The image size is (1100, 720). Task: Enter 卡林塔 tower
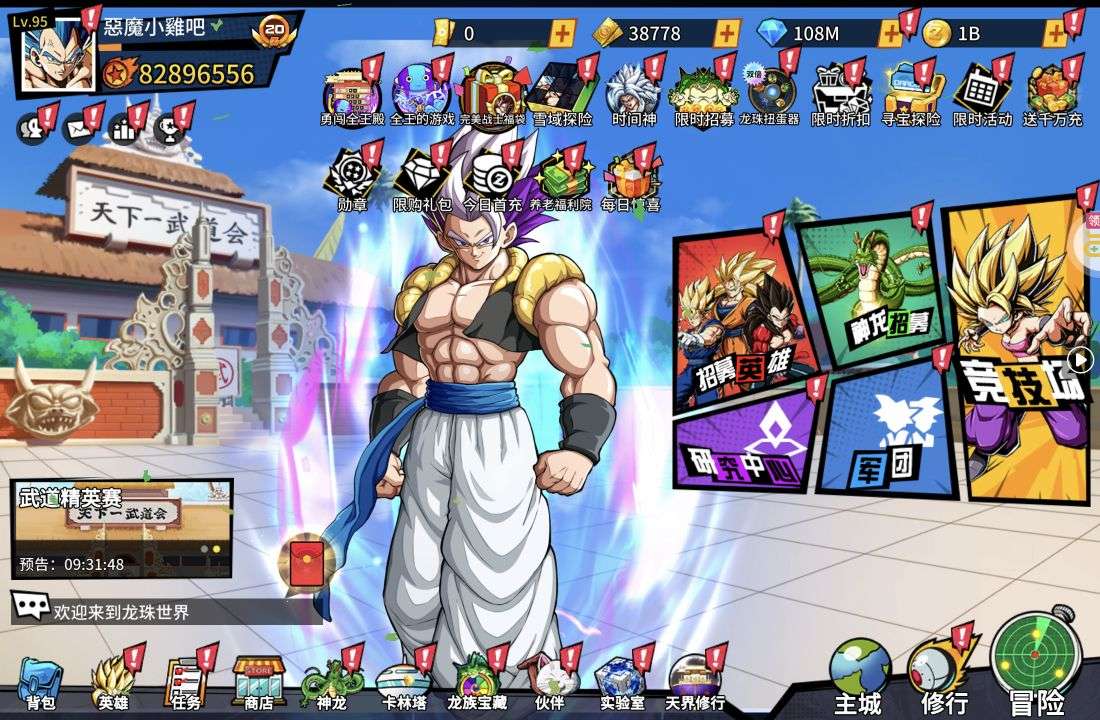click(404, 684)
